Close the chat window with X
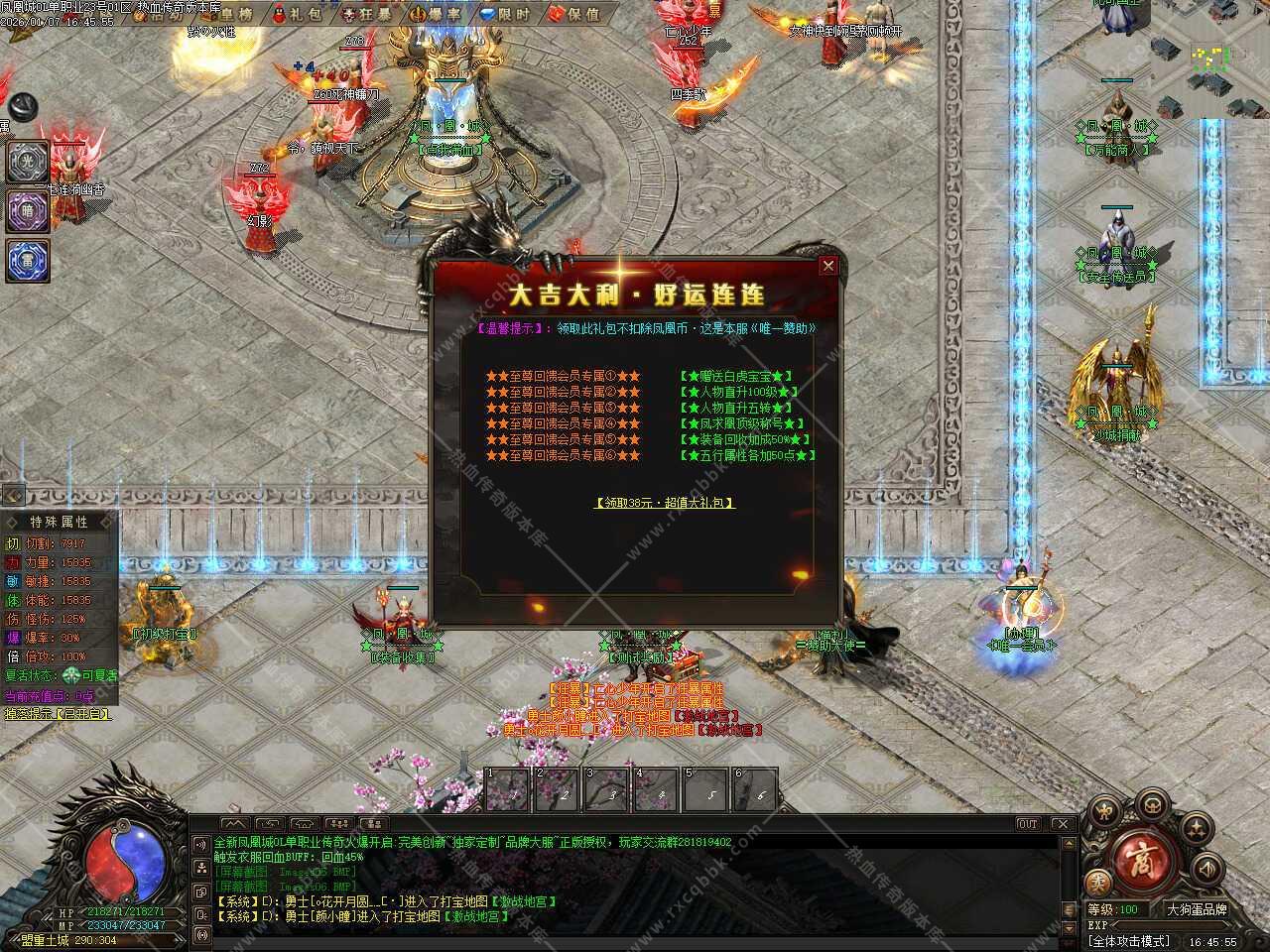This screenshot has width=1270, height=952. [1062, 824]
